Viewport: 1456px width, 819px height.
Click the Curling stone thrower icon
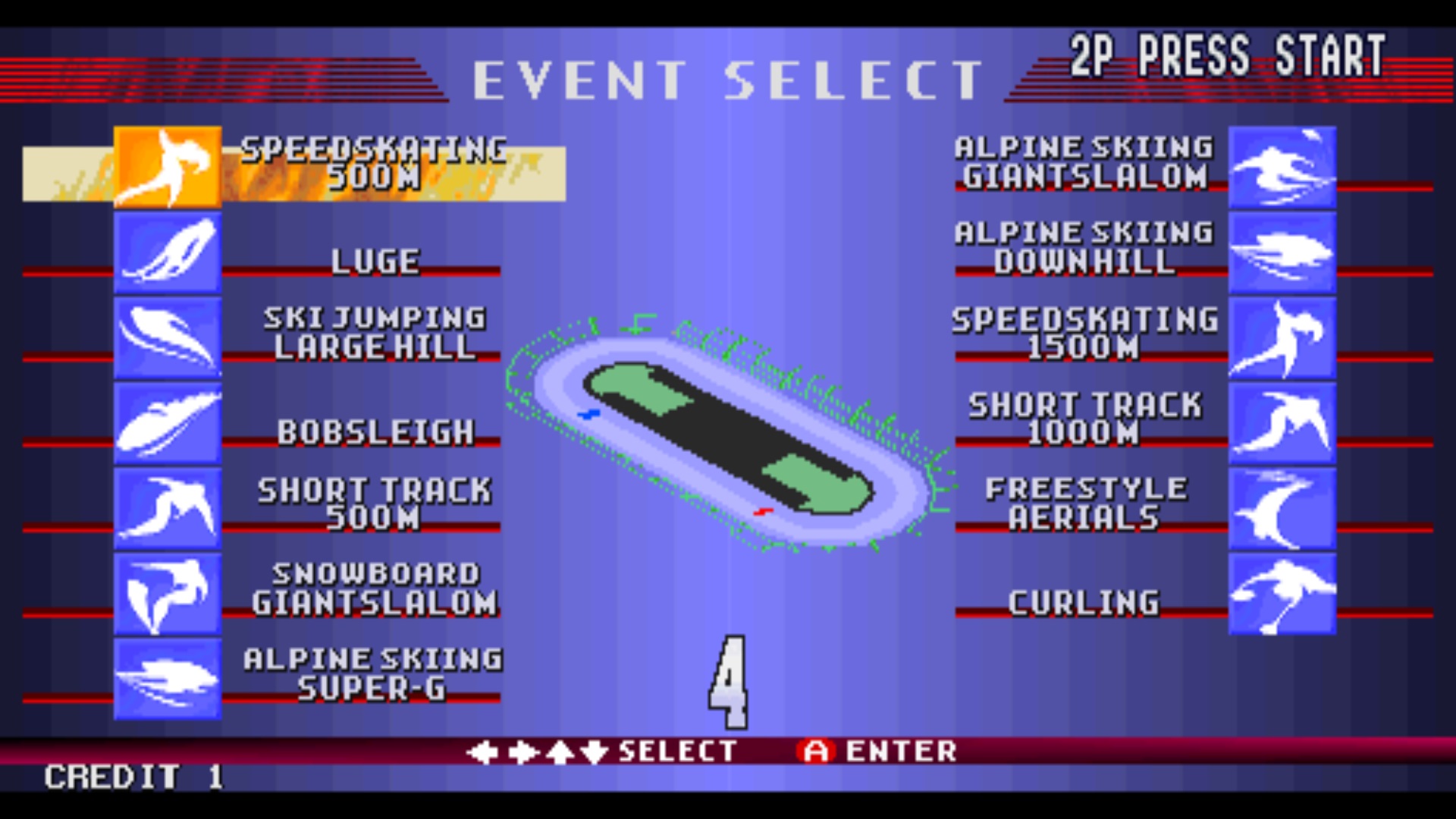[x=1283, y=595]
